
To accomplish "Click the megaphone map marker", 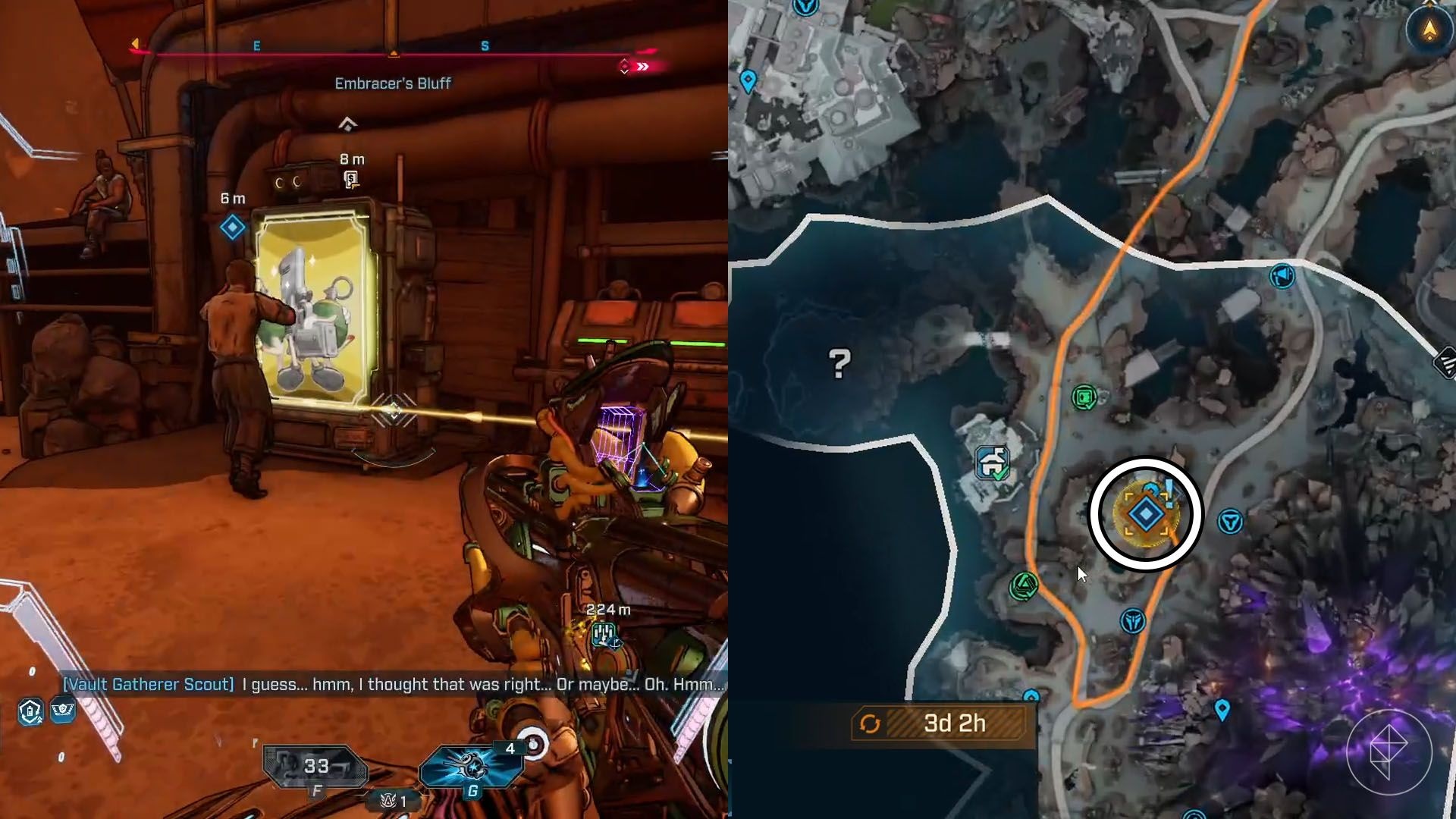I will [1282, 275].
